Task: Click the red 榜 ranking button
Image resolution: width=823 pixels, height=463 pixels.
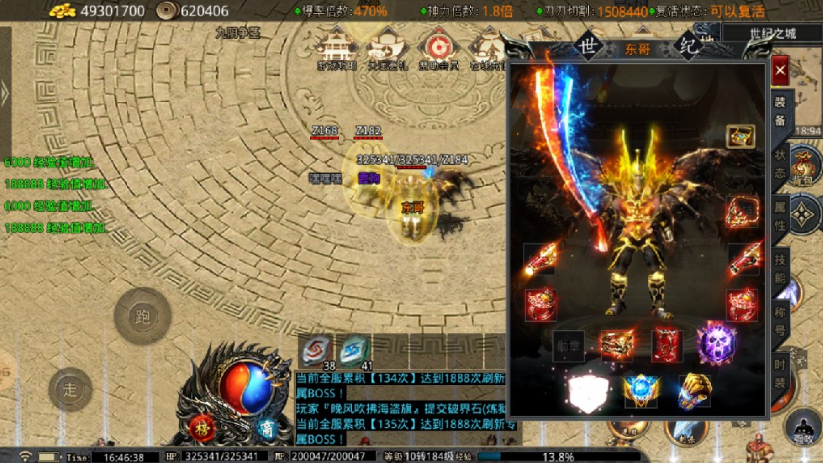Action: pyautogui.click(x=204, y=426)
